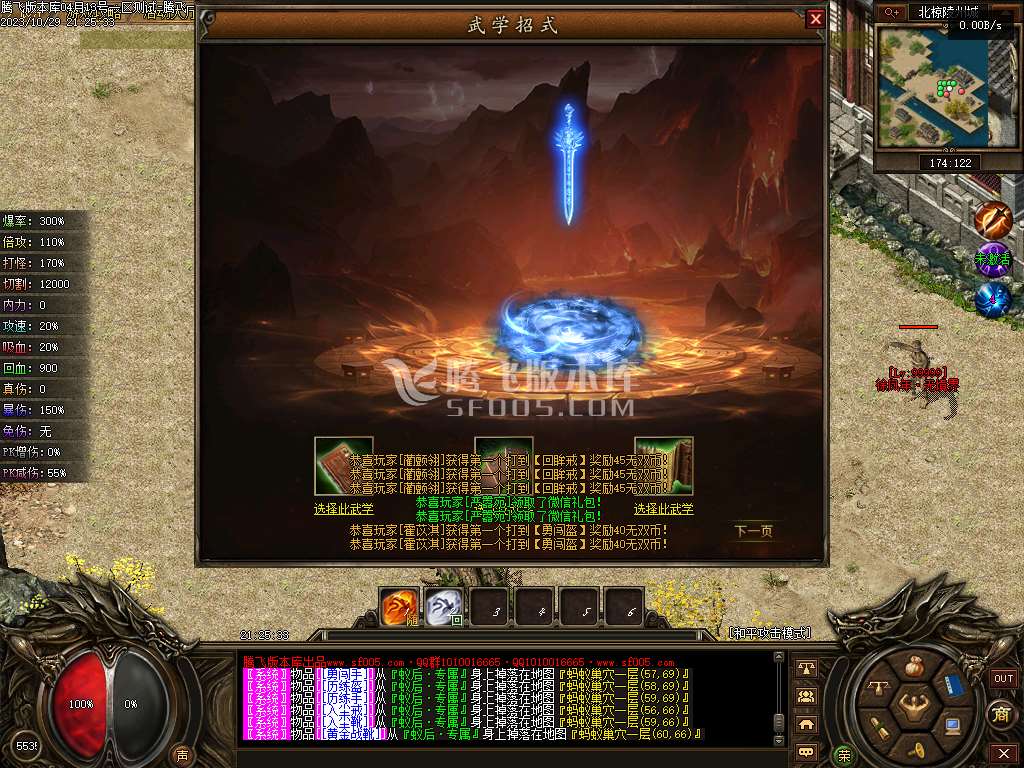Open the bag from the money pouch icon
Image resolution: width=1024 pixels, height=768 pixels.
click(914, 667)
